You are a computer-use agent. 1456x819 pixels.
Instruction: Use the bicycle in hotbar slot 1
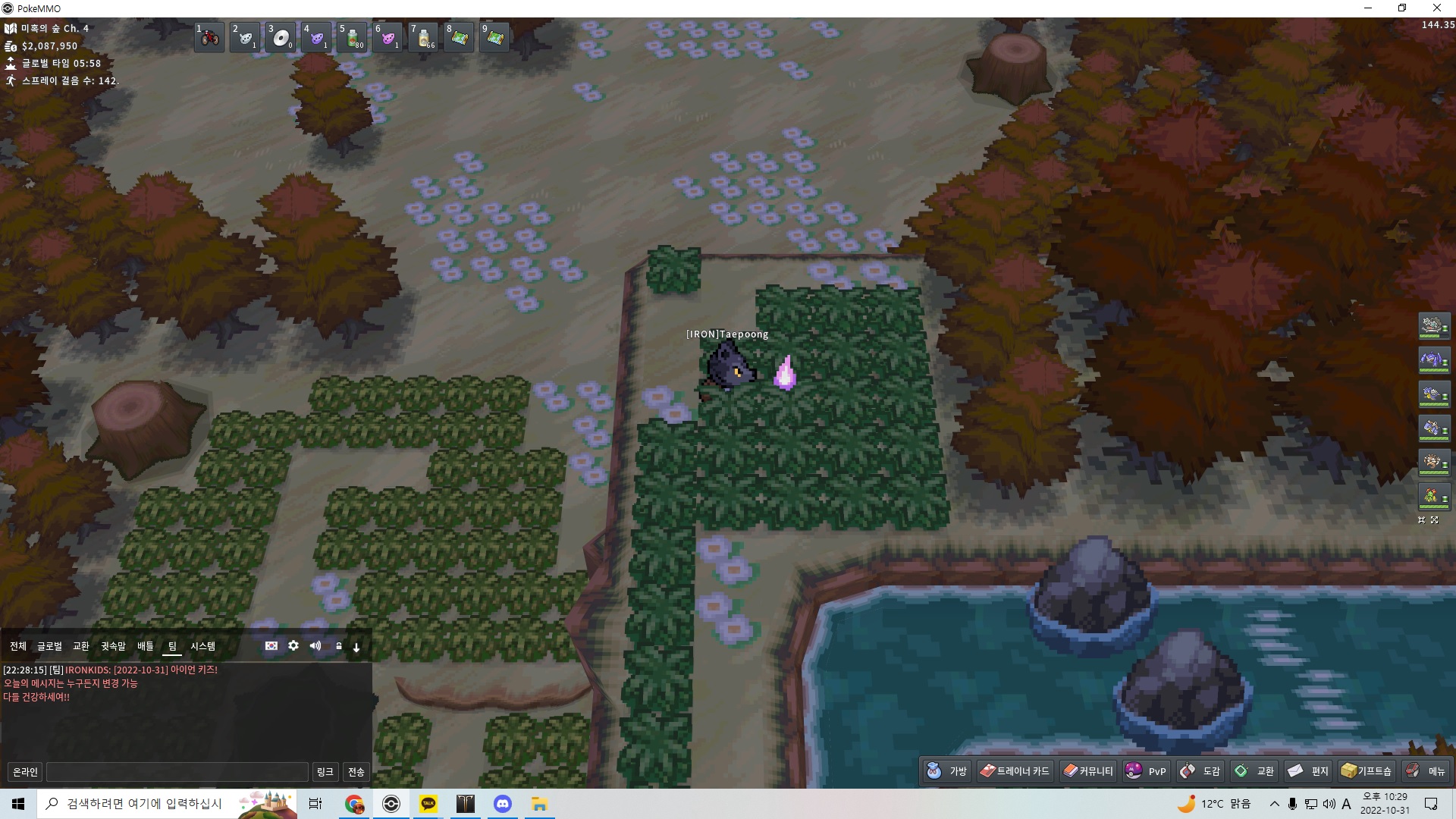(209, 37)
